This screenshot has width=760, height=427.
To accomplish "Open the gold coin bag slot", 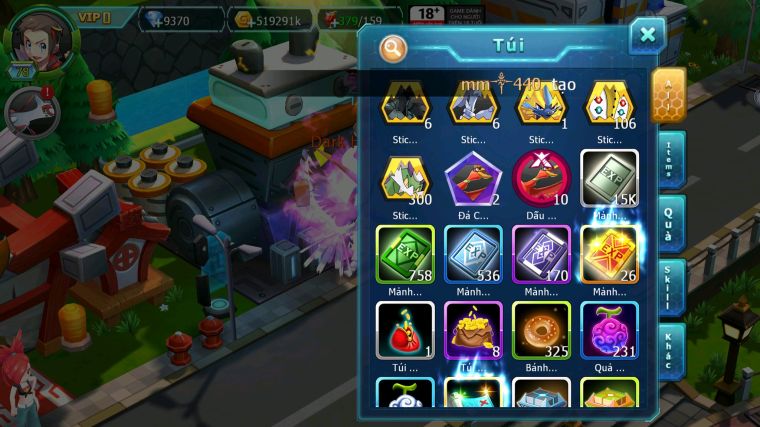I will pos(473,330).
